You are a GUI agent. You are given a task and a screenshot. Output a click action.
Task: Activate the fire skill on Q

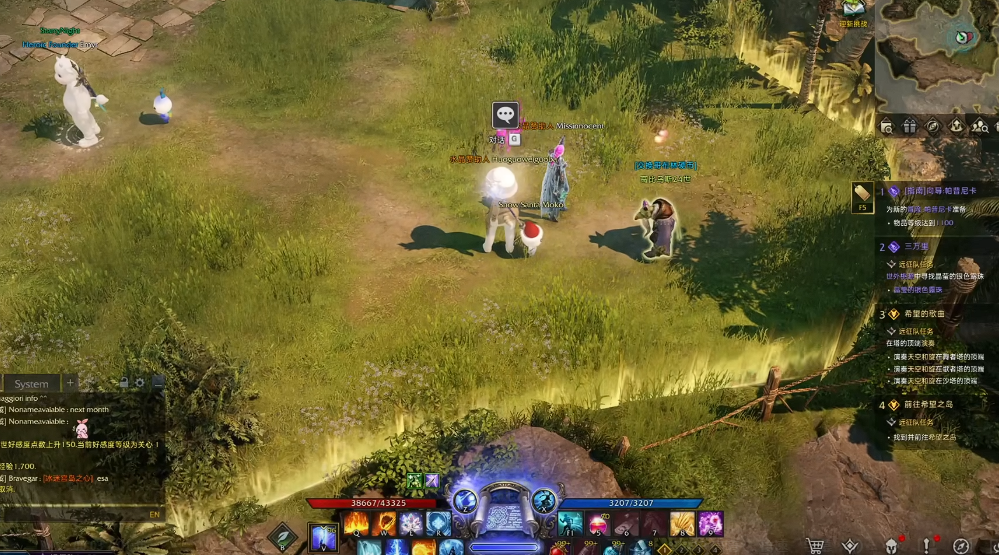pyautogui.click(x=357, y=522)
